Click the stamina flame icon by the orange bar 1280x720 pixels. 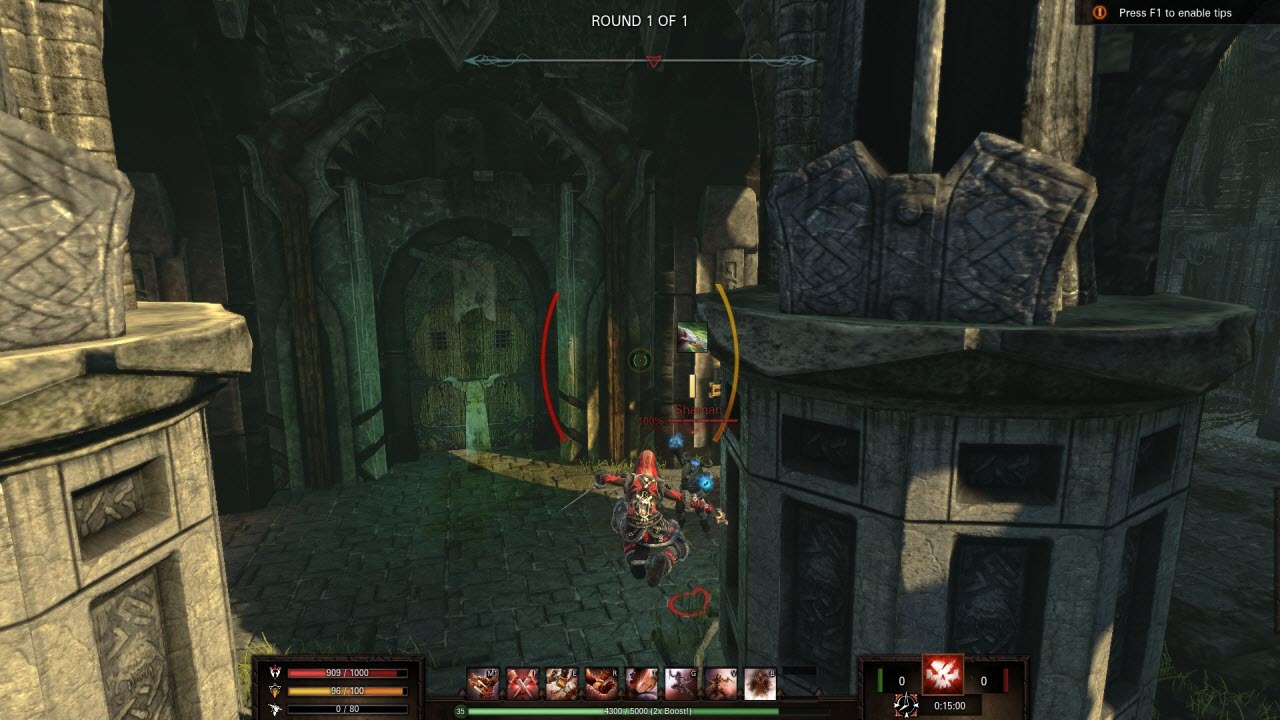pos(277,688)
